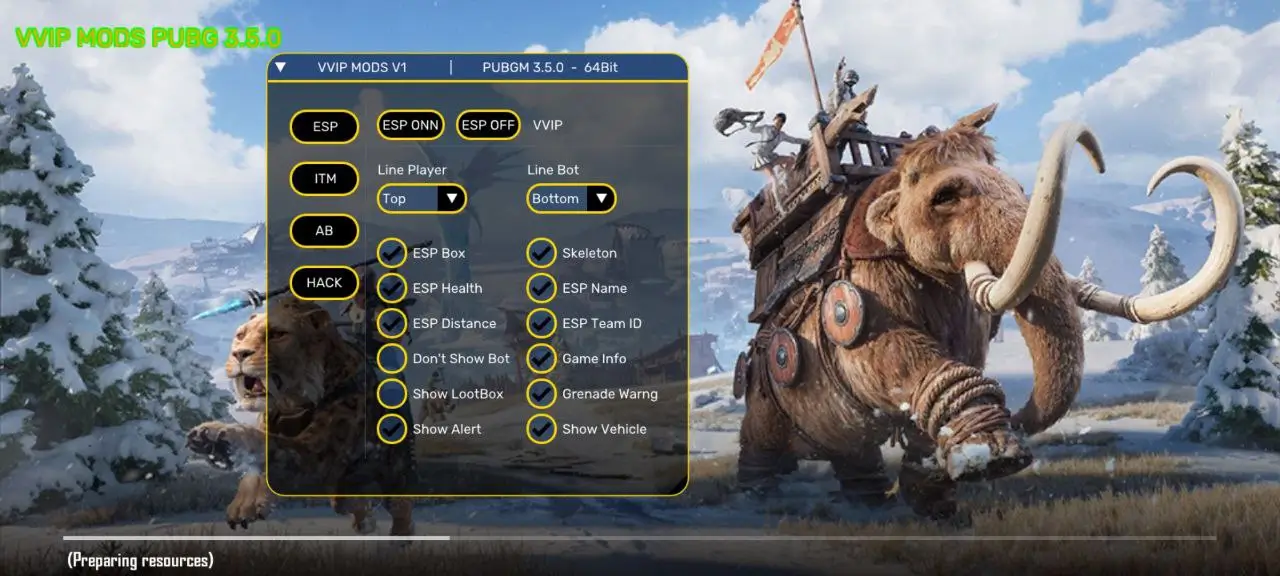Switch to the ESP tab
The width and height of the screenshot is (1280, 576).
click(x=324, y=127)
